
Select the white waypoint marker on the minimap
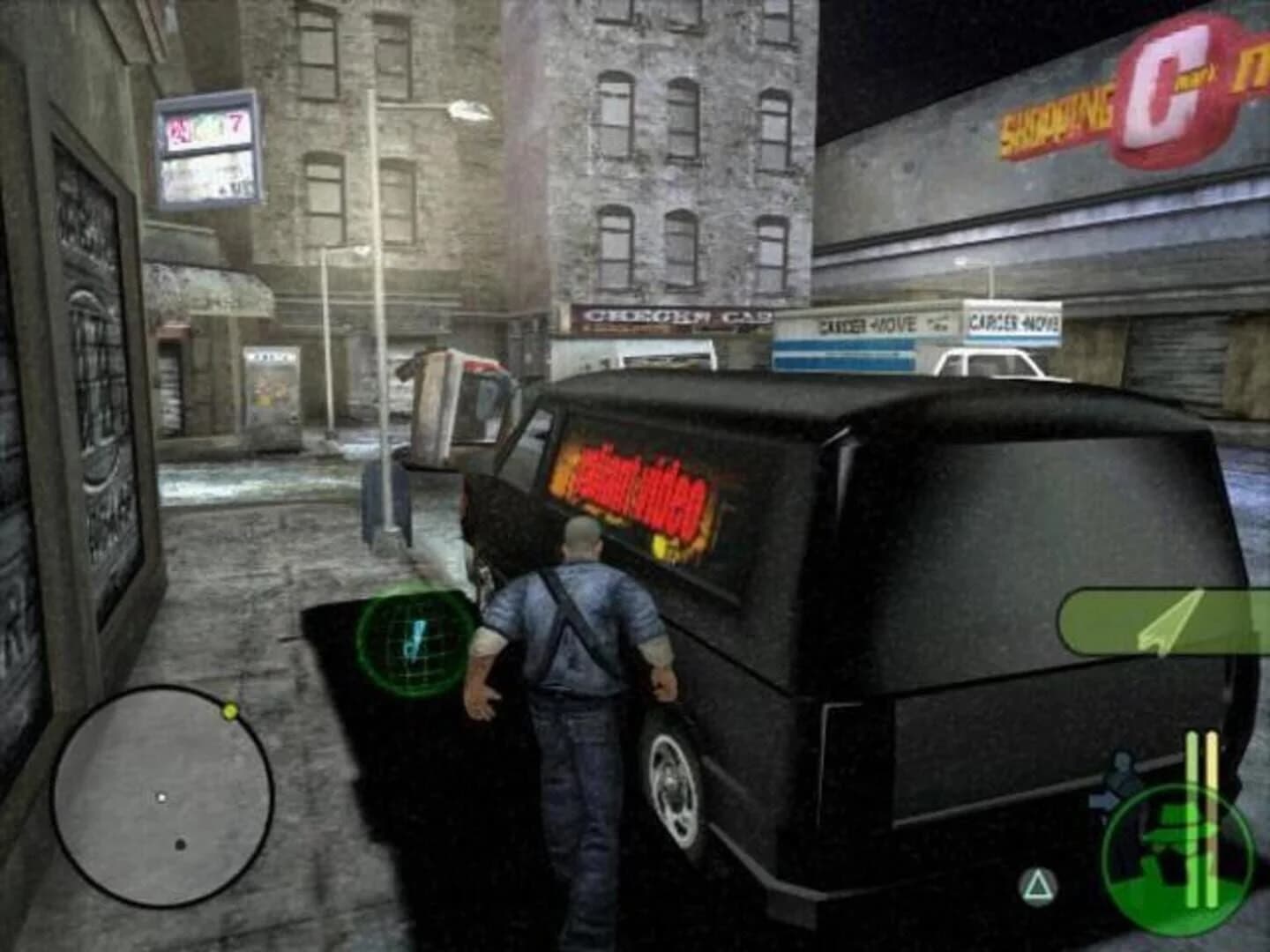[162, 796]
